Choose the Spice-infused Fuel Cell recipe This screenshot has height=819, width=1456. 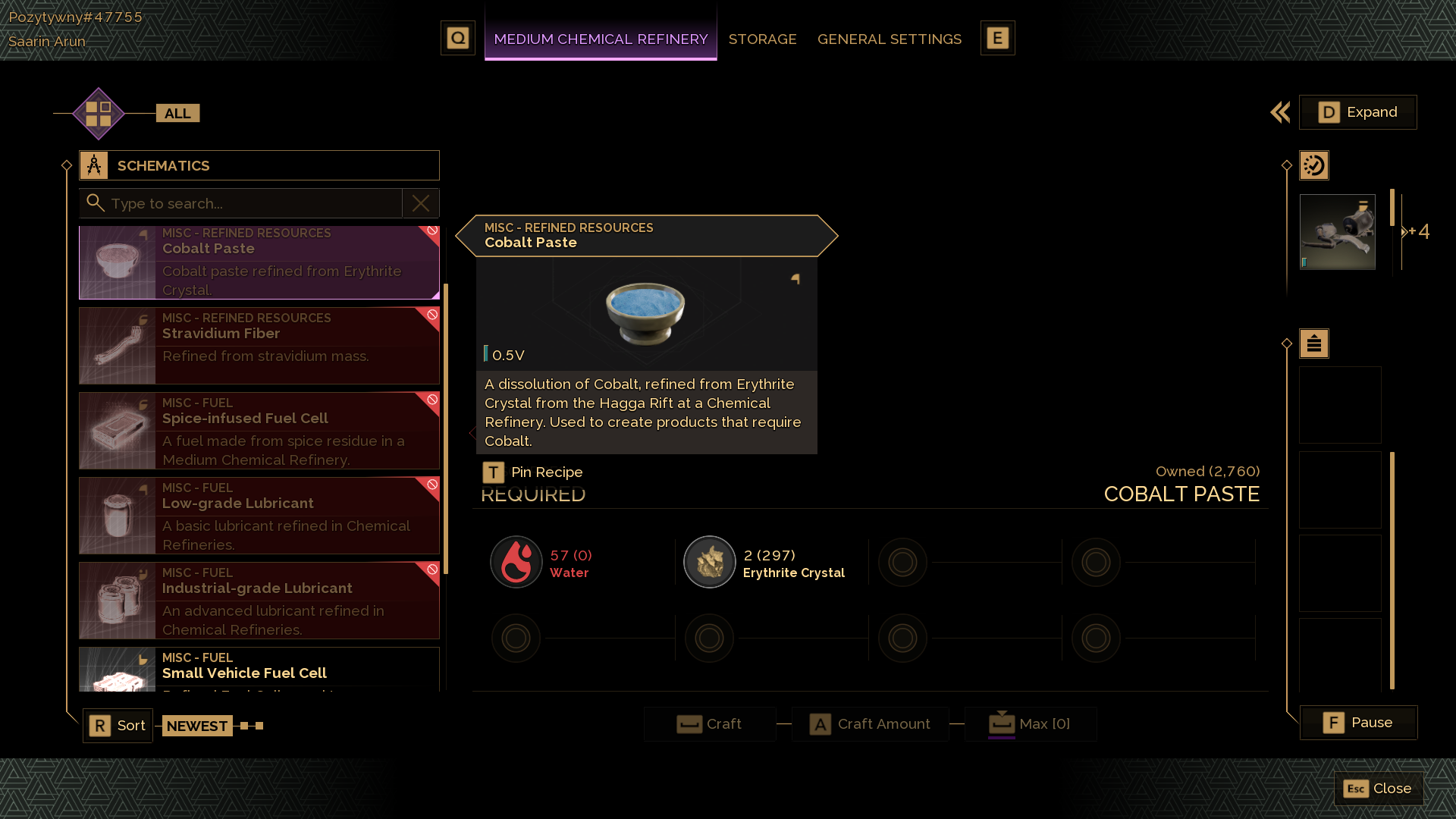point(259,430)
